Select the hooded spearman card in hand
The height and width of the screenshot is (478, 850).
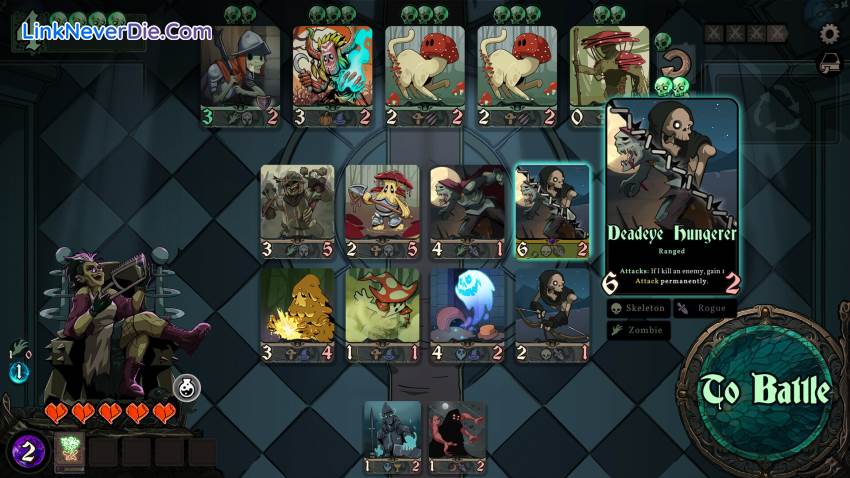(392, 437)
